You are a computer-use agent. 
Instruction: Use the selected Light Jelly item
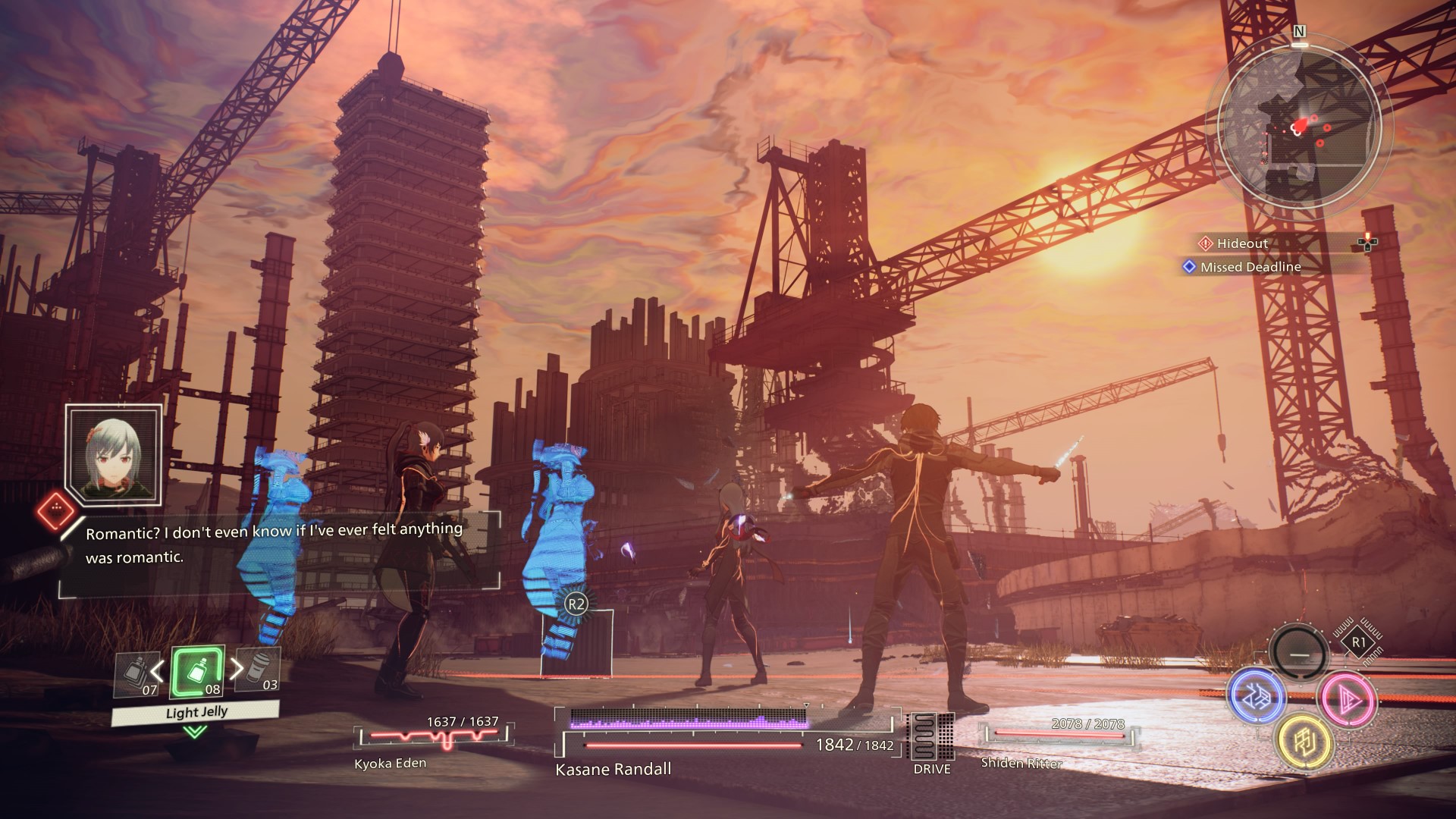pos(197,673)
